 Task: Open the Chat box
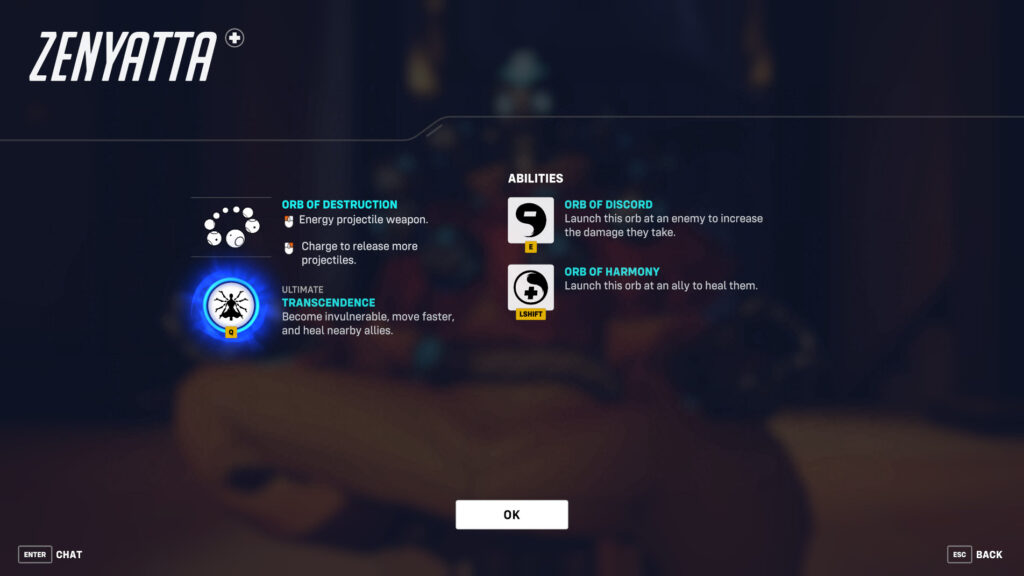[x=51, y=554]
